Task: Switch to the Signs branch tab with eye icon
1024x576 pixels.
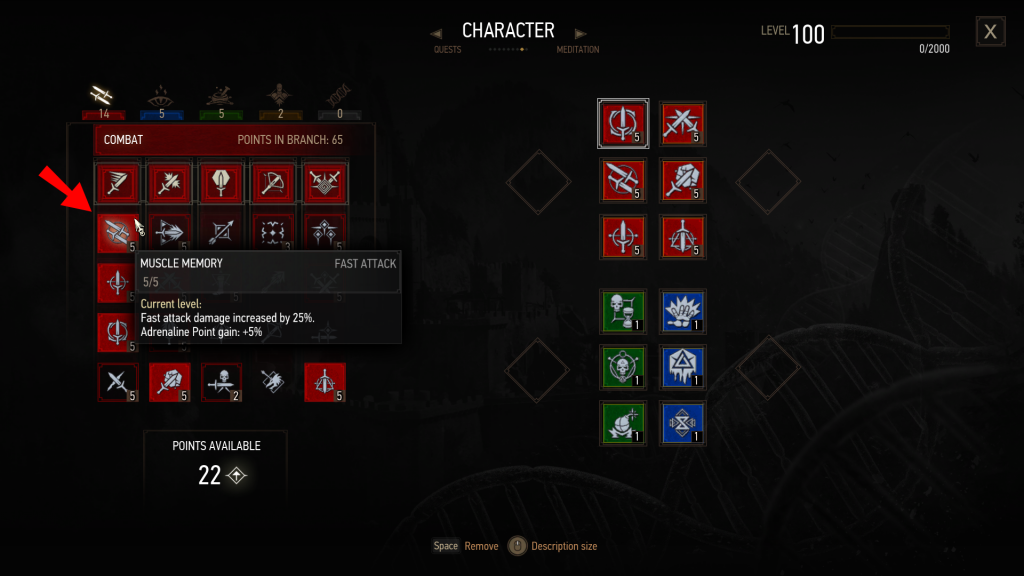Action: (162, 97)
